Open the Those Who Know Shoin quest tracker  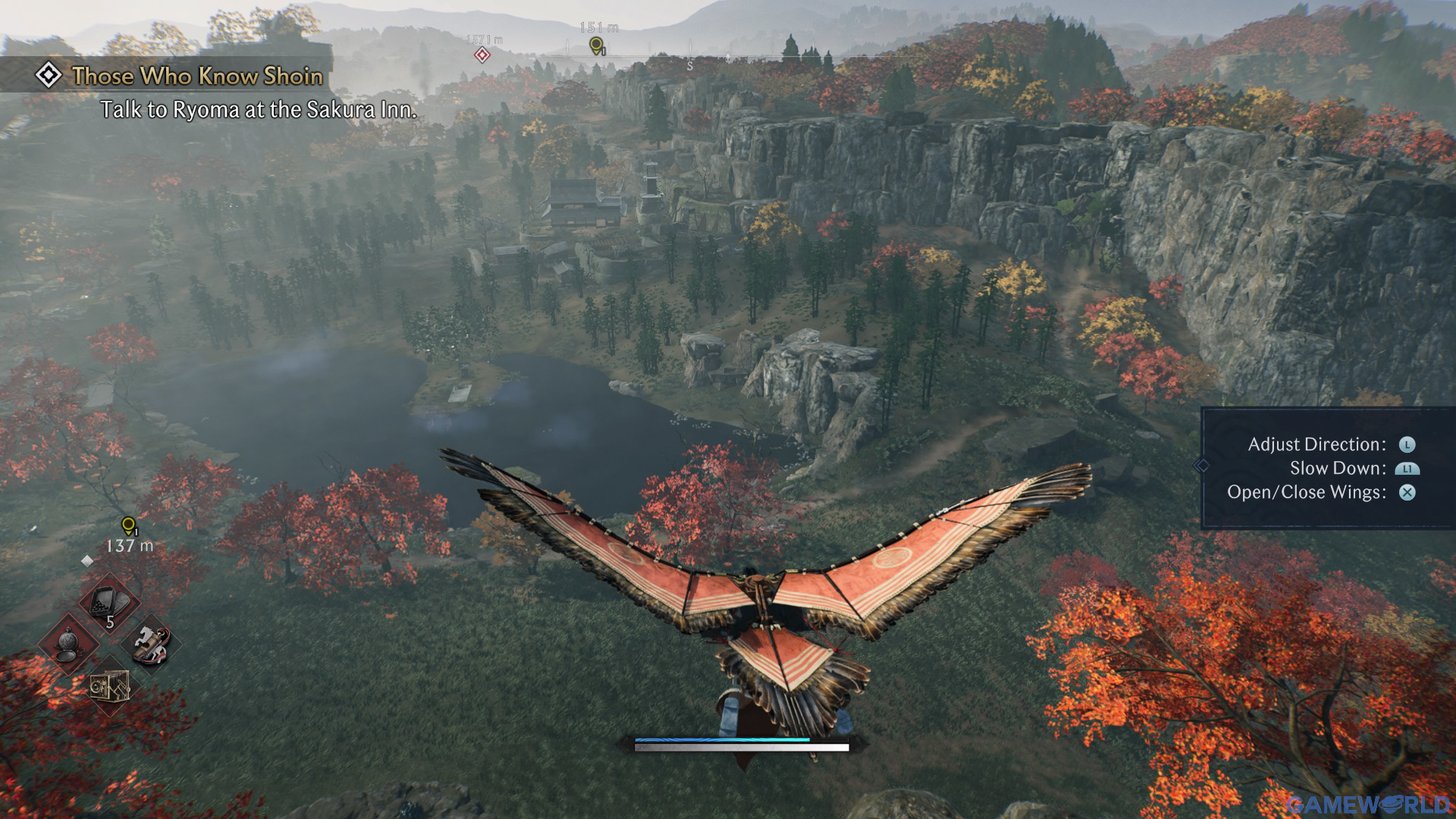click(x=196, y=76)
